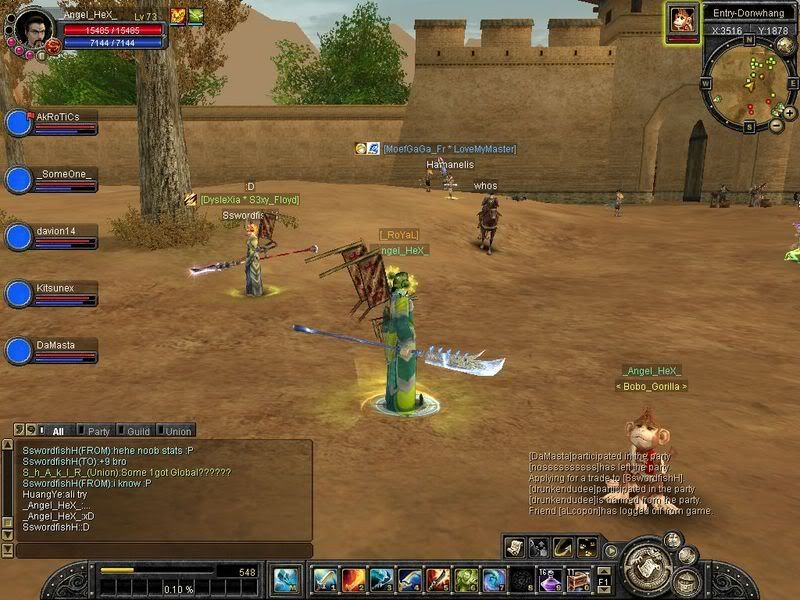Activate the fire skill in hotbar slot 2

coord(353,579)
